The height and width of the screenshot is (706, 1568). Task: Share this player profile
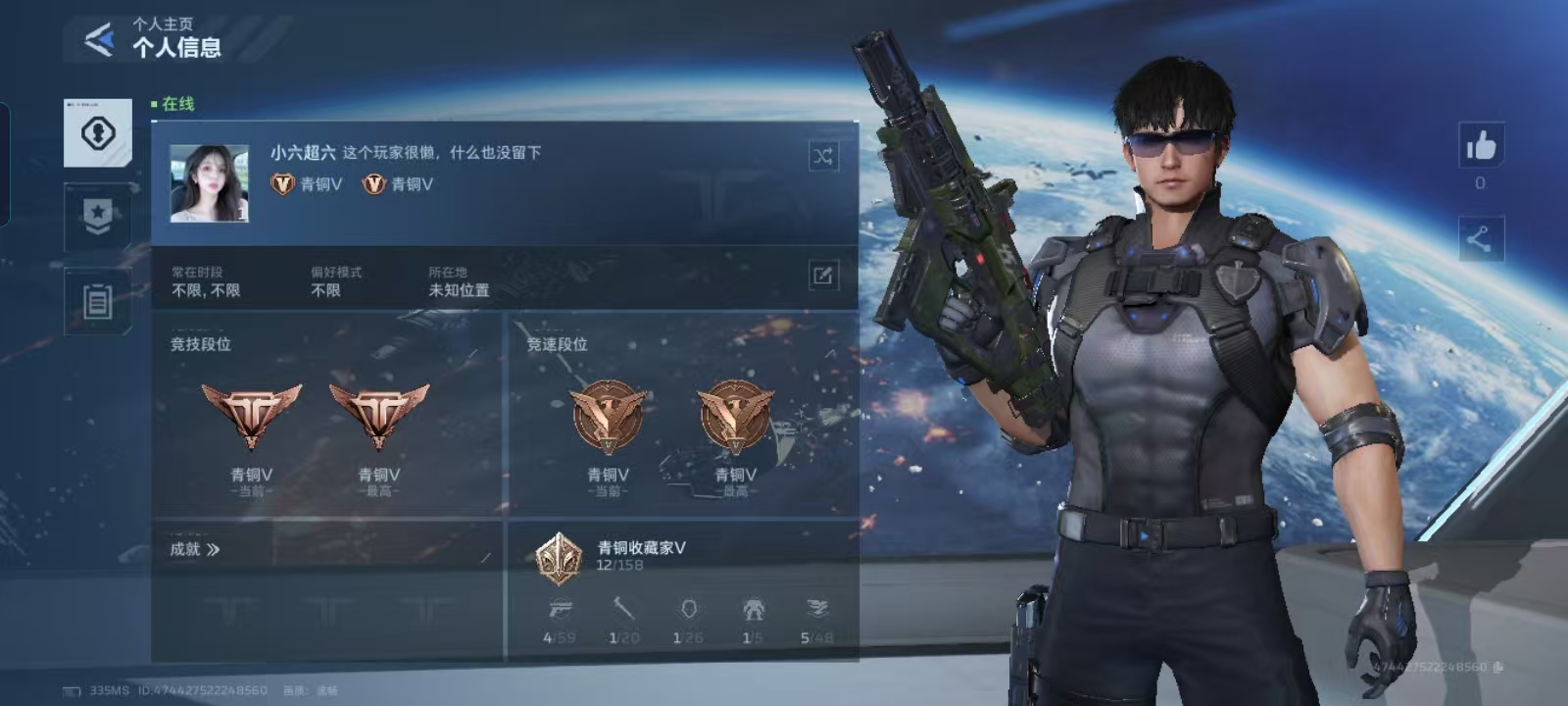click(x=1480, y=238)
